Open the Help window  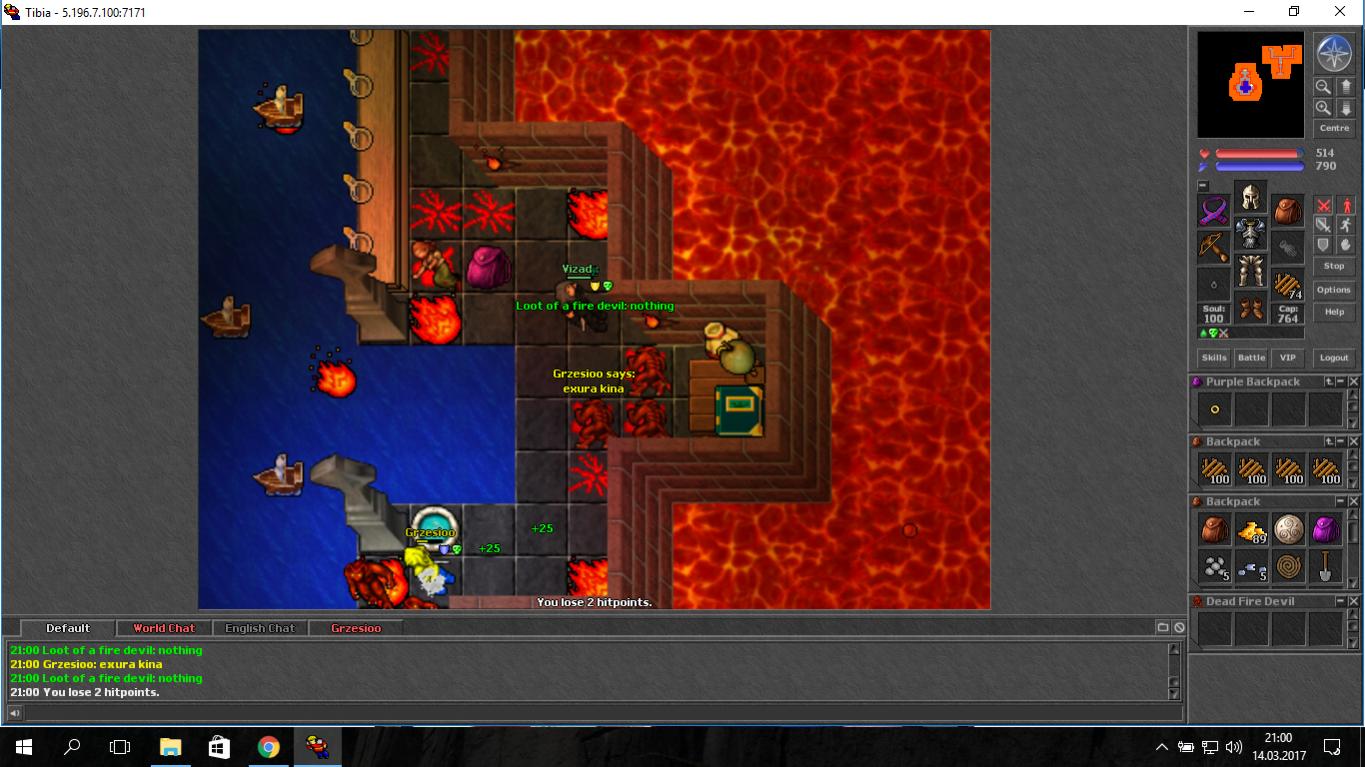(x=1334, y=312)
